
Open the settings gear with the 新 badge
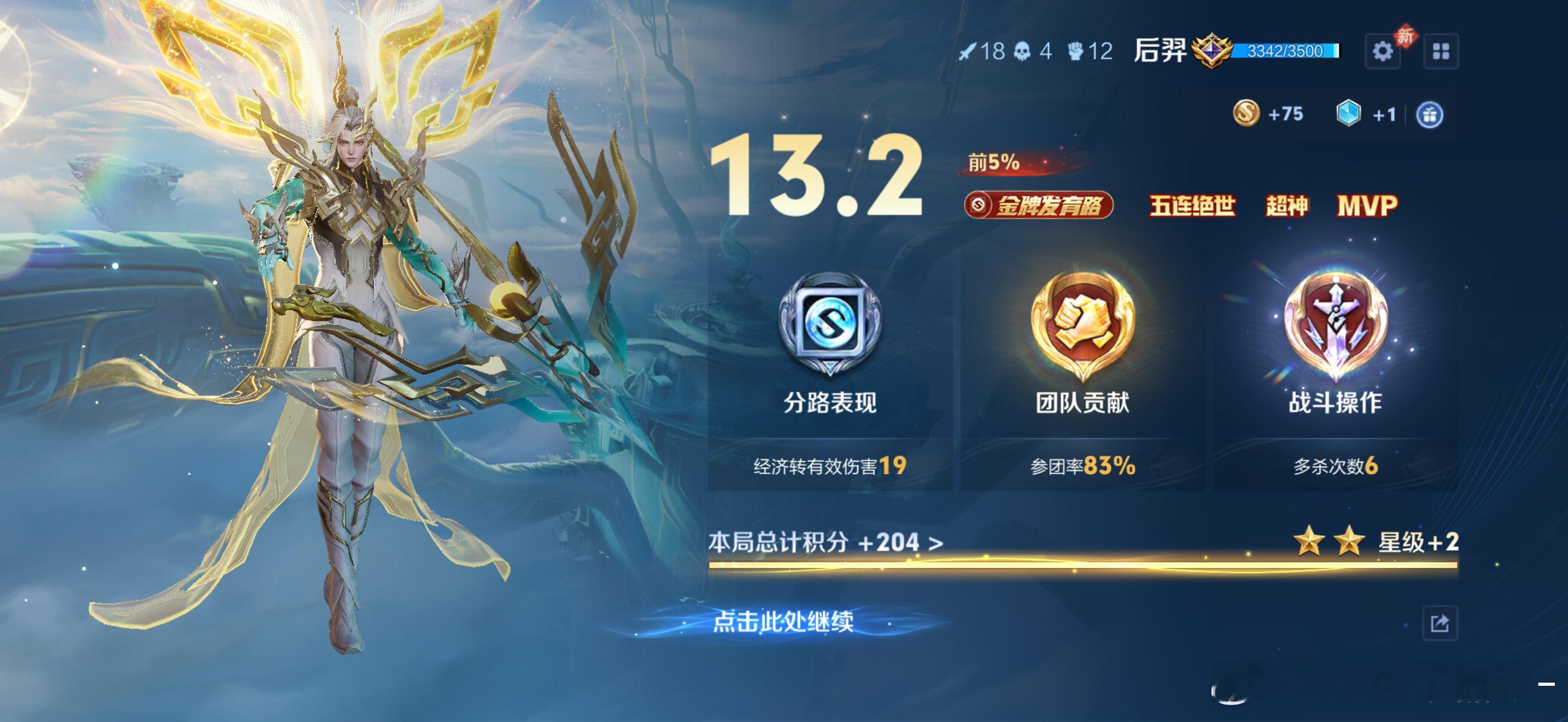1383,52
